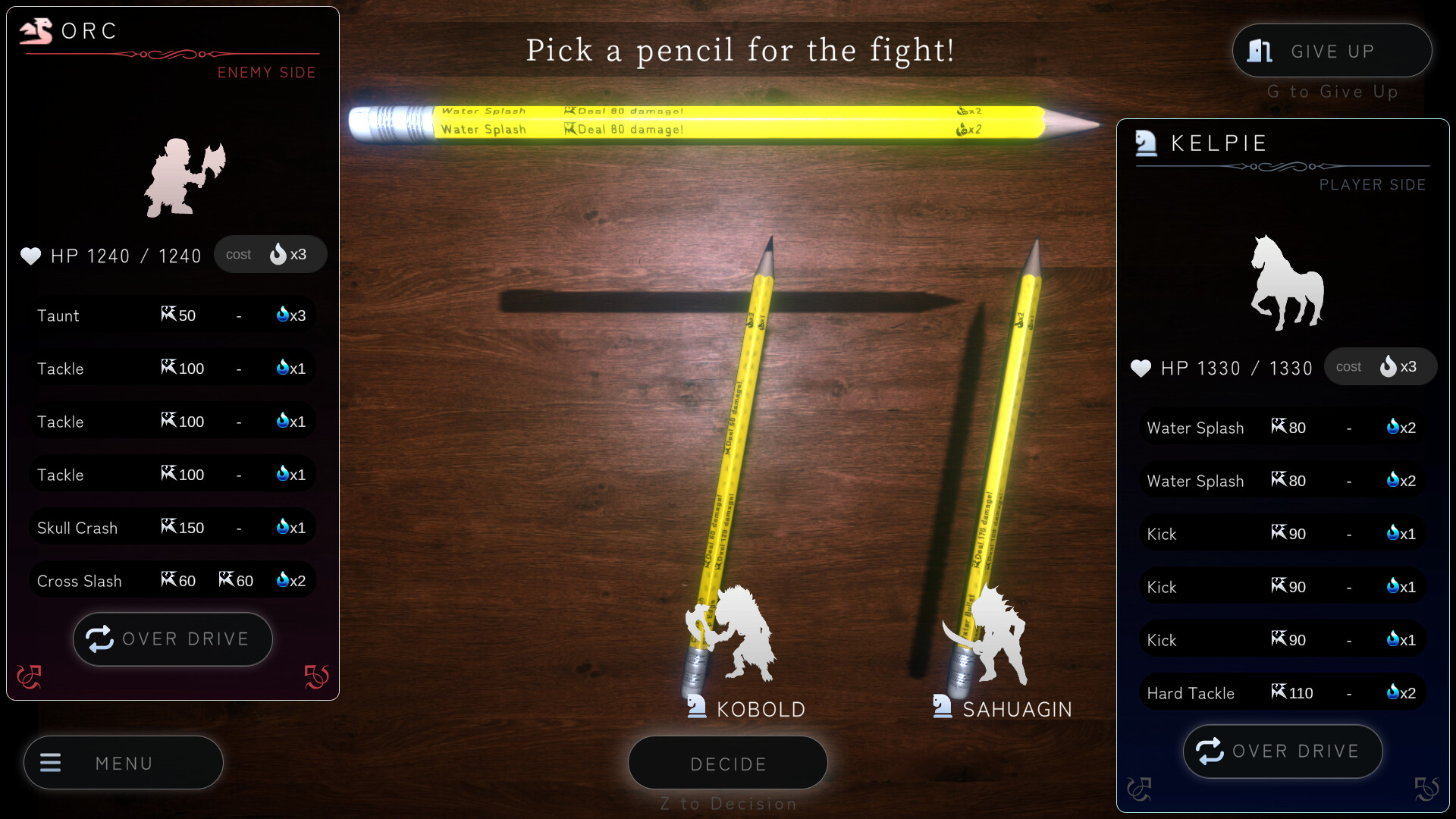The image size is (1456, 819).
Task: Switch to the PLAYER SIDE header
Action: [x=1373, y=184]
